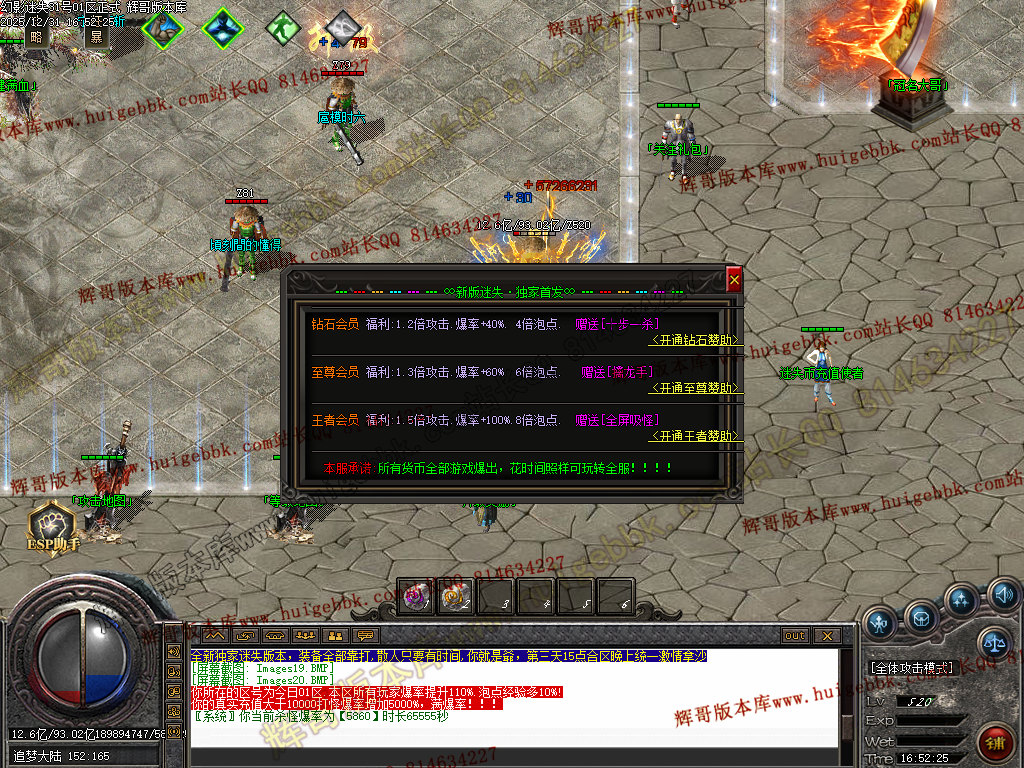Change the 全体攻击模式 attack mode label
The image size is (1024, 768).
point(911,667)
